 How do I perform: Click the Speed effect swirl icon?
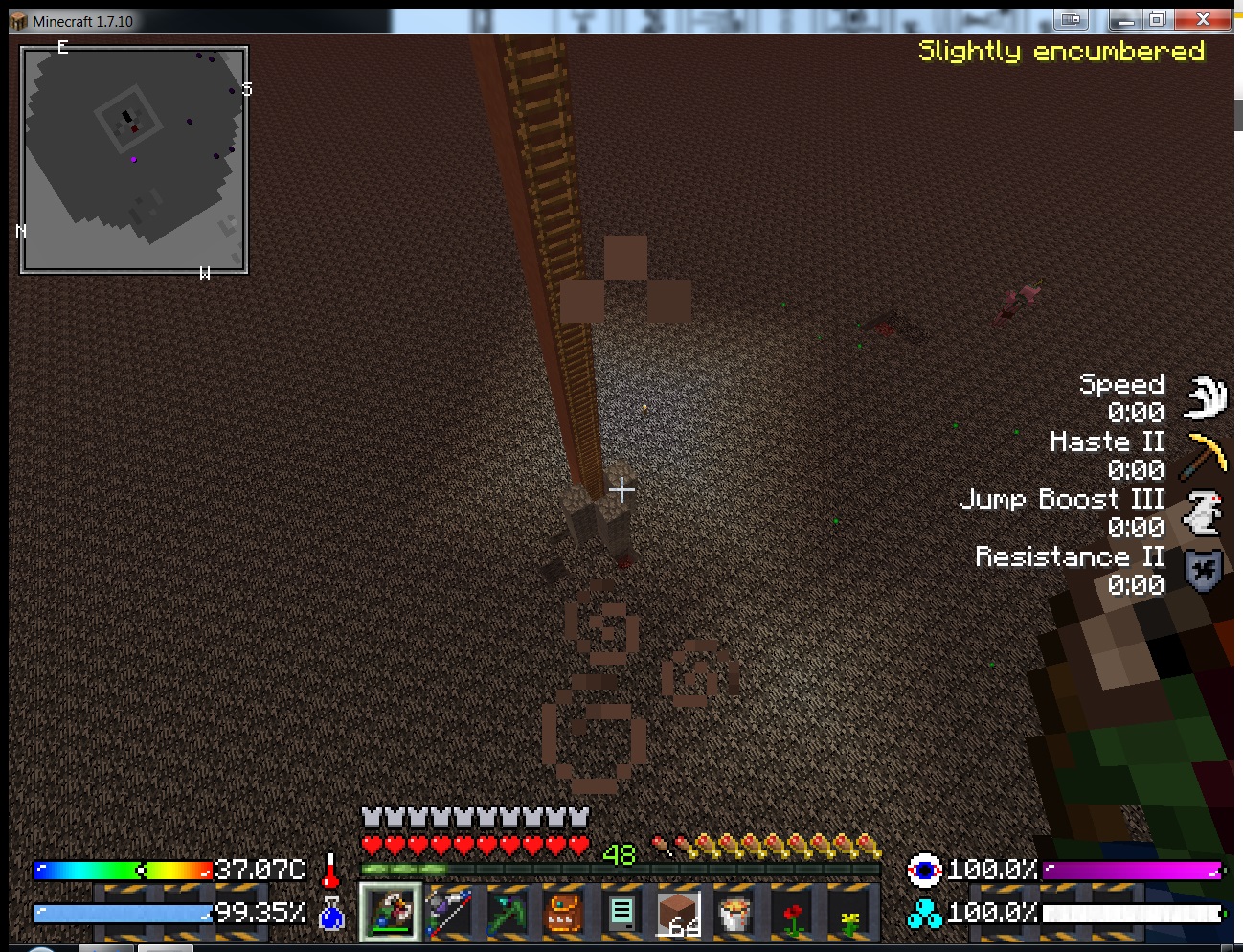click(x=1205, y=397)
